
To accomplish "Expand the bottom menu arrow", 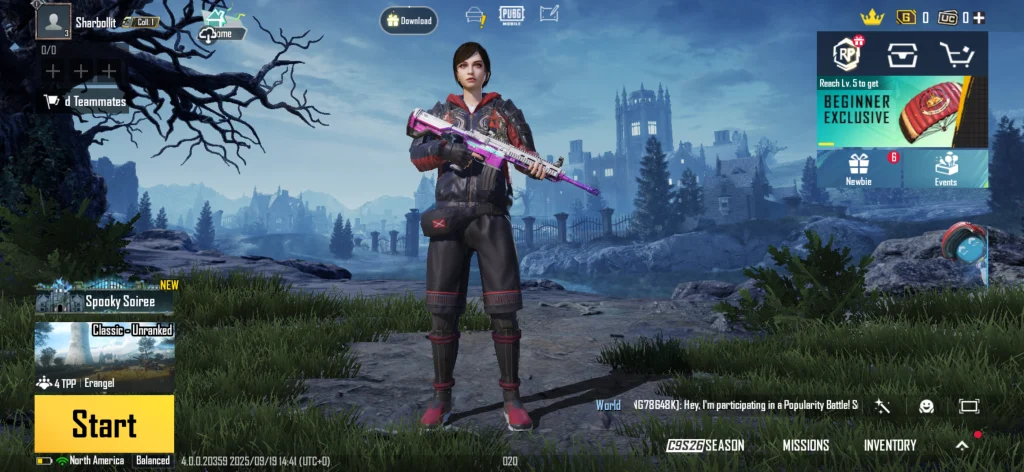I will tap(962, 445).
